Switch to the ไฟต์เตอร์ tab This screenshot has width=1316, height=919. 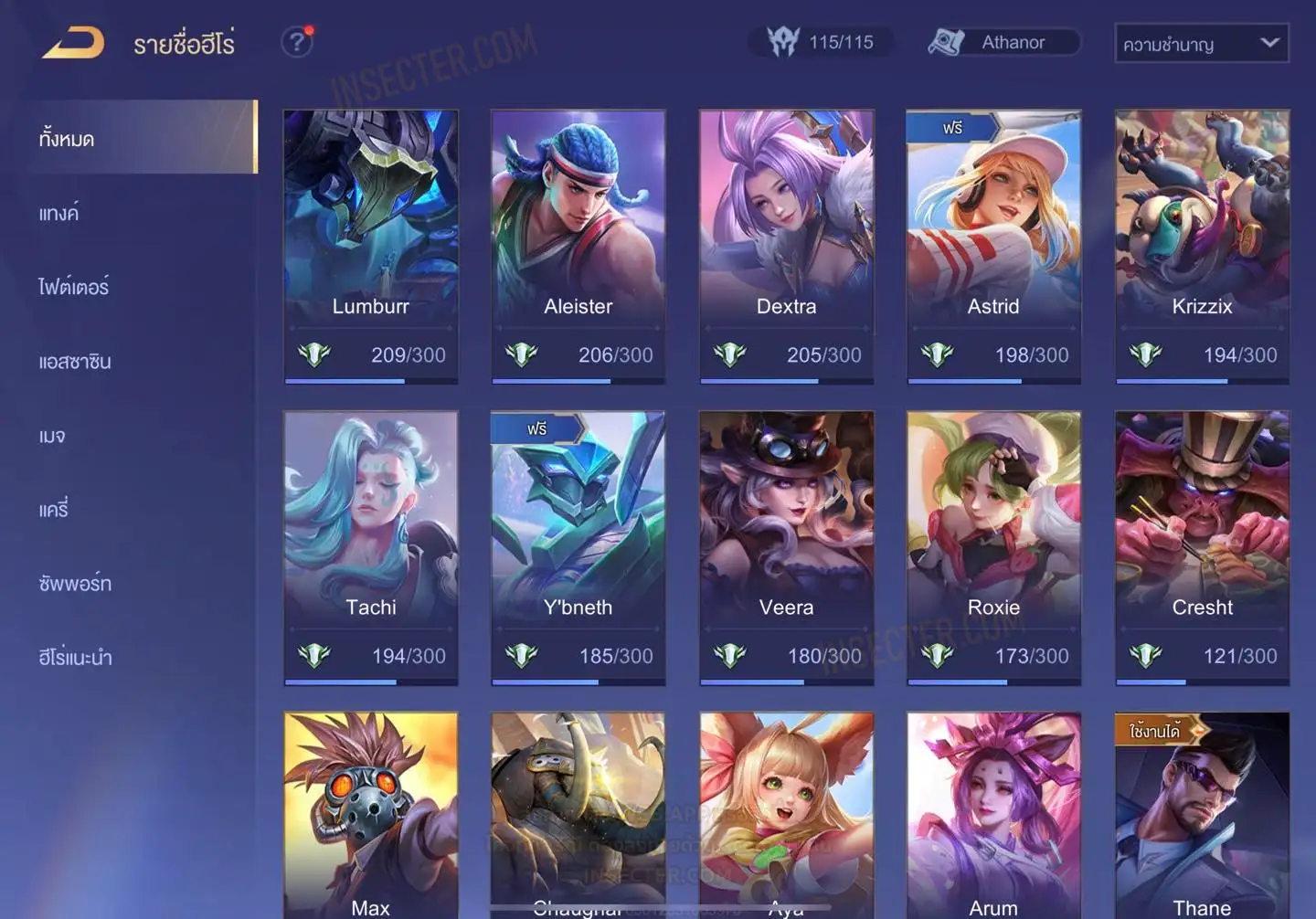73,287
